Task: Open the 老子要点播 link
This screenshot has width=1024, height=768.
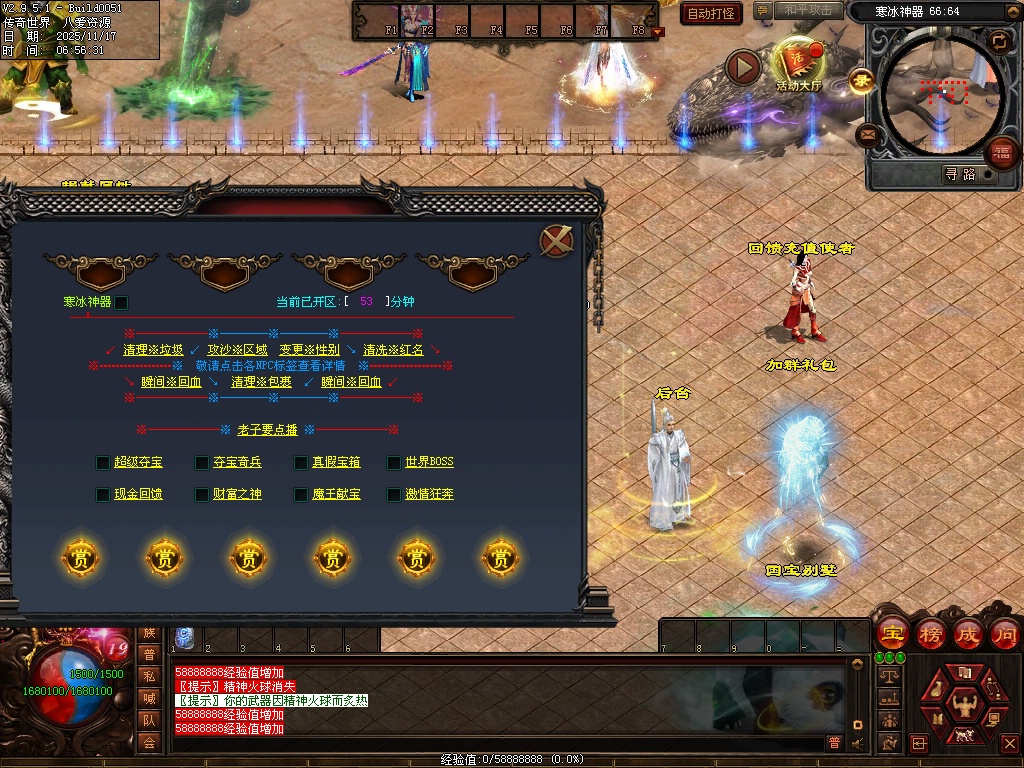Action: pos(267,430)
